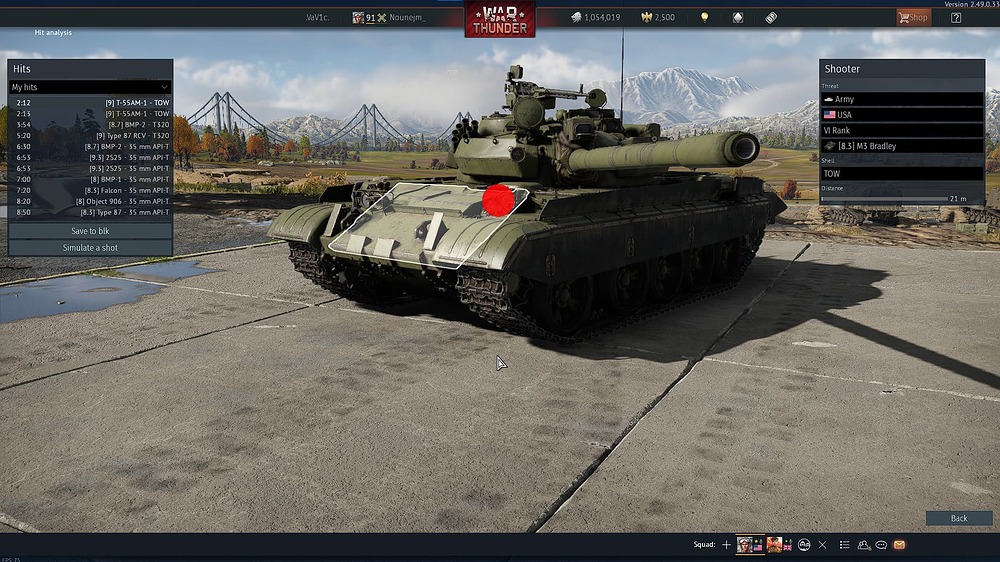Open the question mark help button

pos(956,17)
